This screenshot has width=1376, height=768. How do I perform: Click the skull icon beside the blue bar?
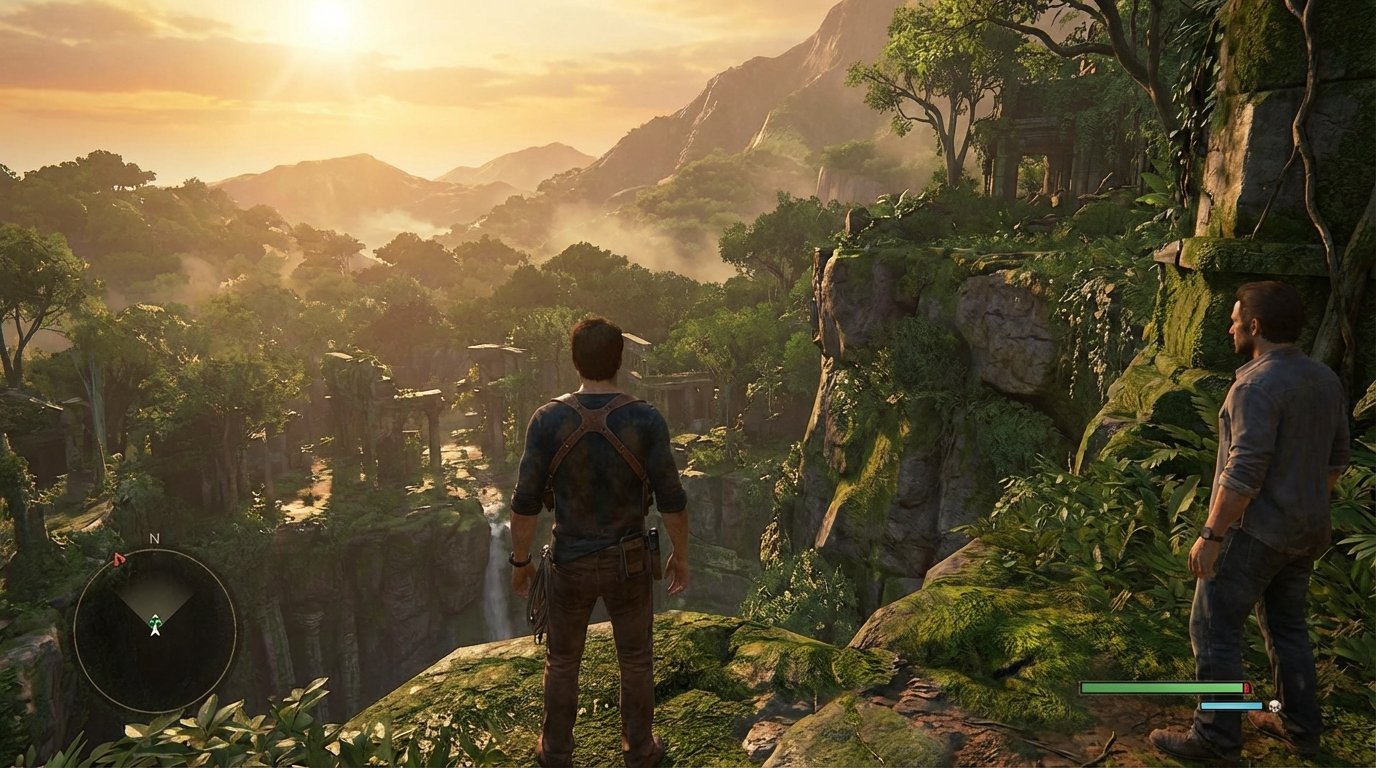[x=1275, y=706]
